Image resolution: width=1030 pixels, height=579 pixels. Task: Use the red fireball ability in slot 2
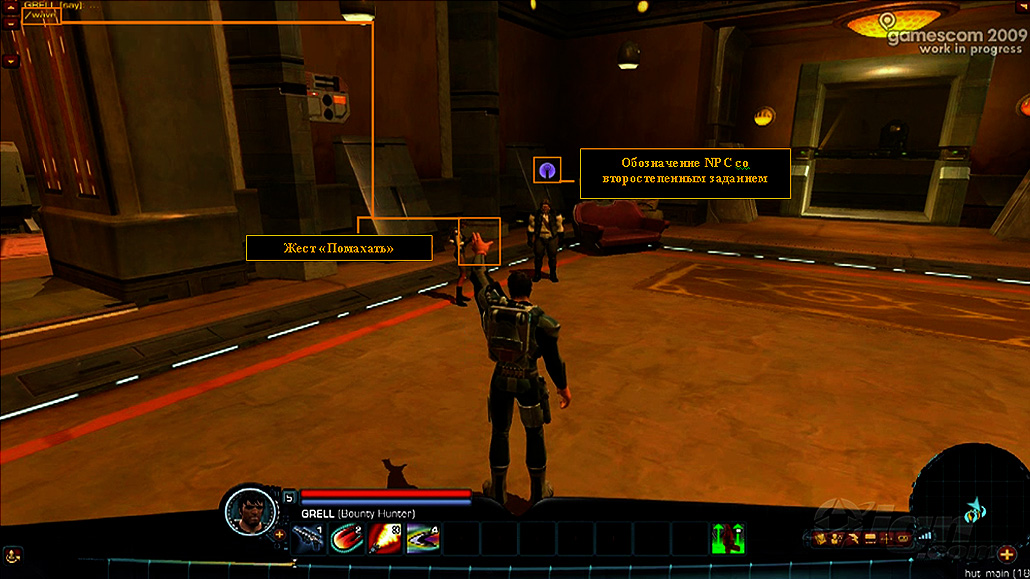point(346,537)
